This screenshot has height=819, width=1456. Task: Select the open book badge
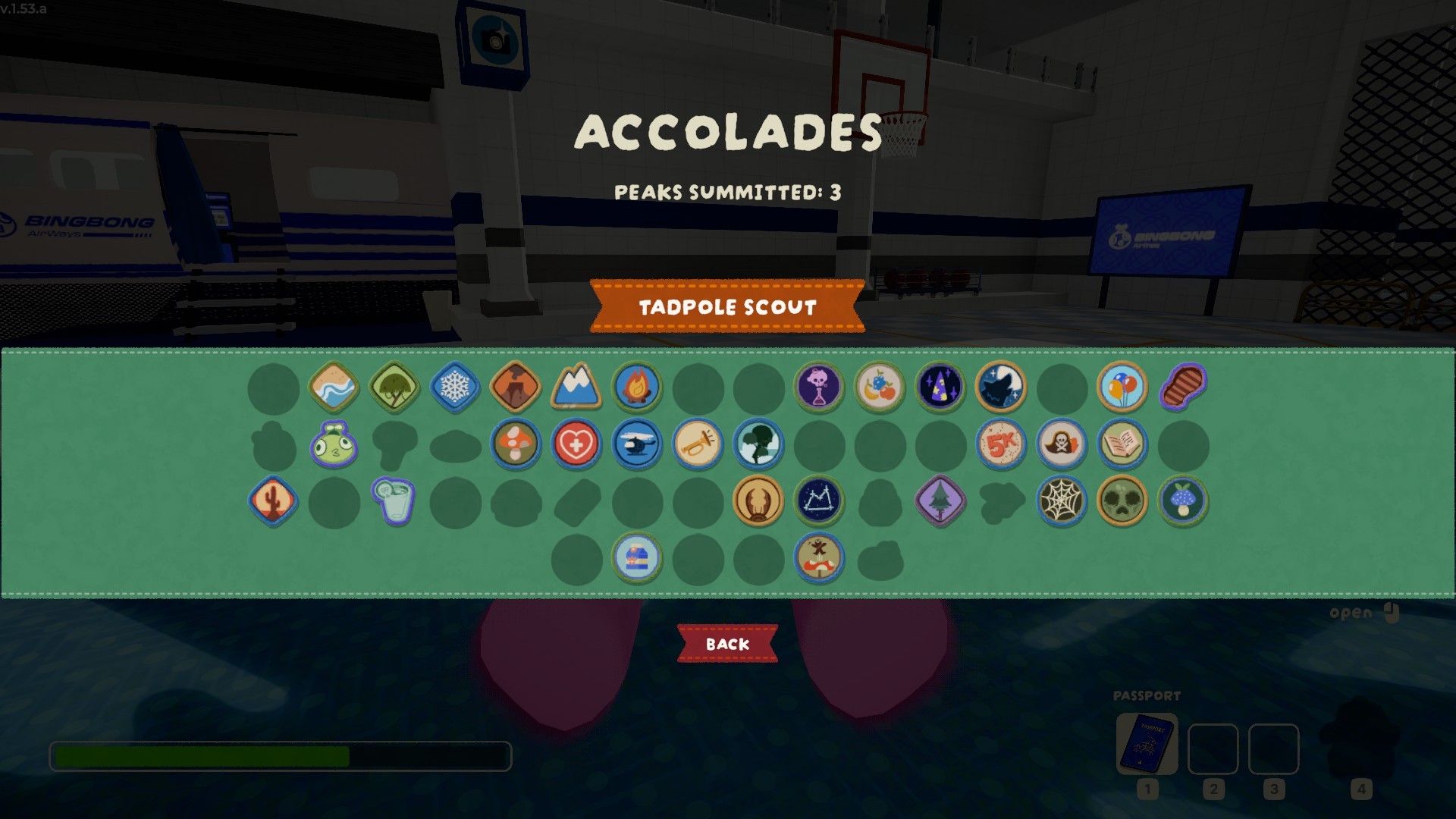(1122, 444)
